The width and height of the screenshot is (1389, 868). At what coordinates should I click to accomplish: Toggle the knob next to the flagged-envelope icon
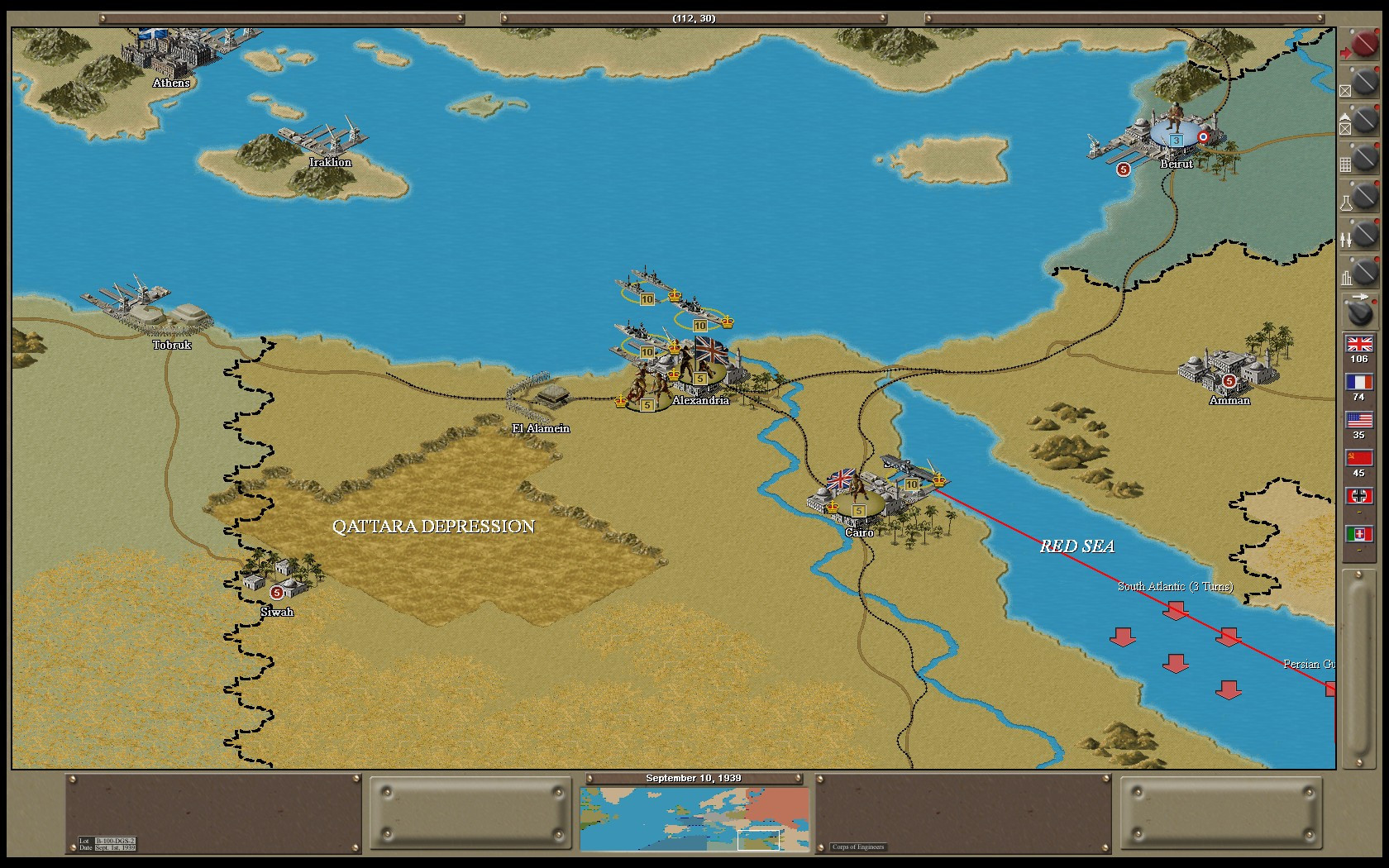click(x=1364, y=121)
